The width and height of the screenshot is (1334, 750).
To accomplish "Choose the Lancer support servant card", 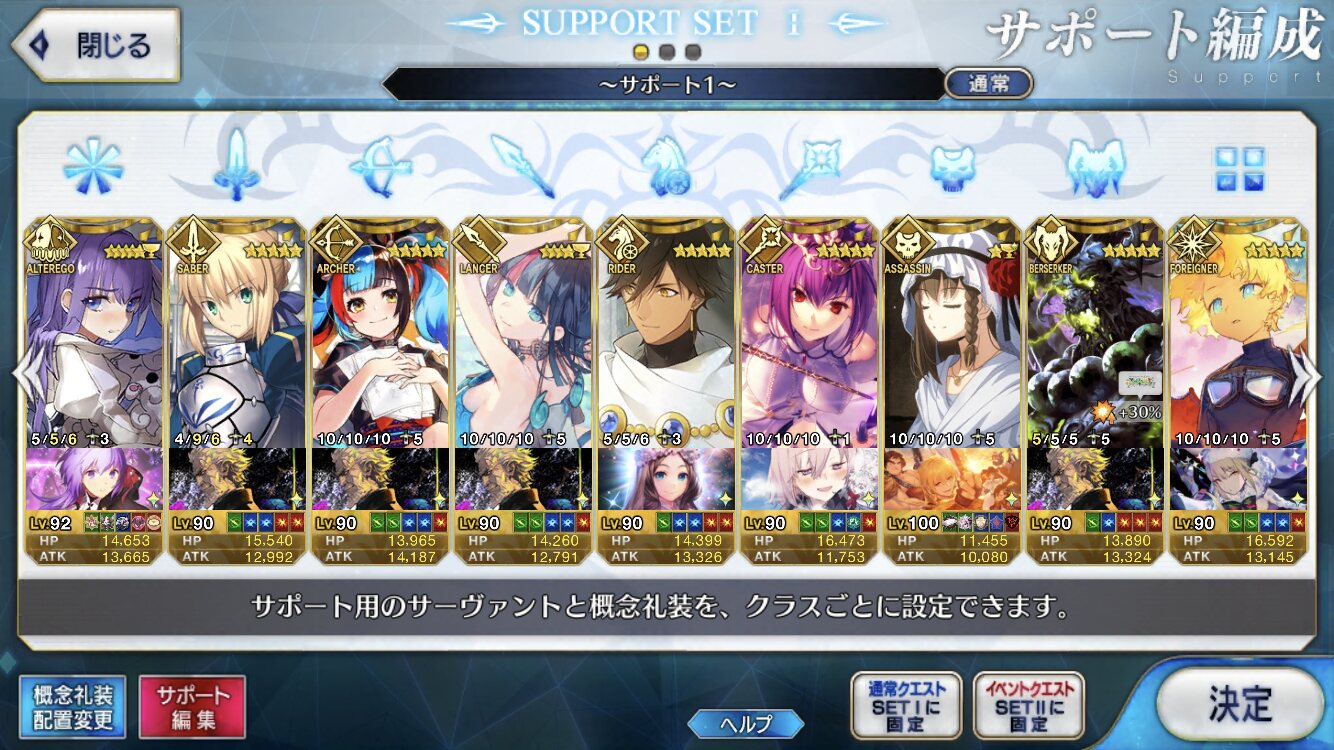I will (522, 340).
